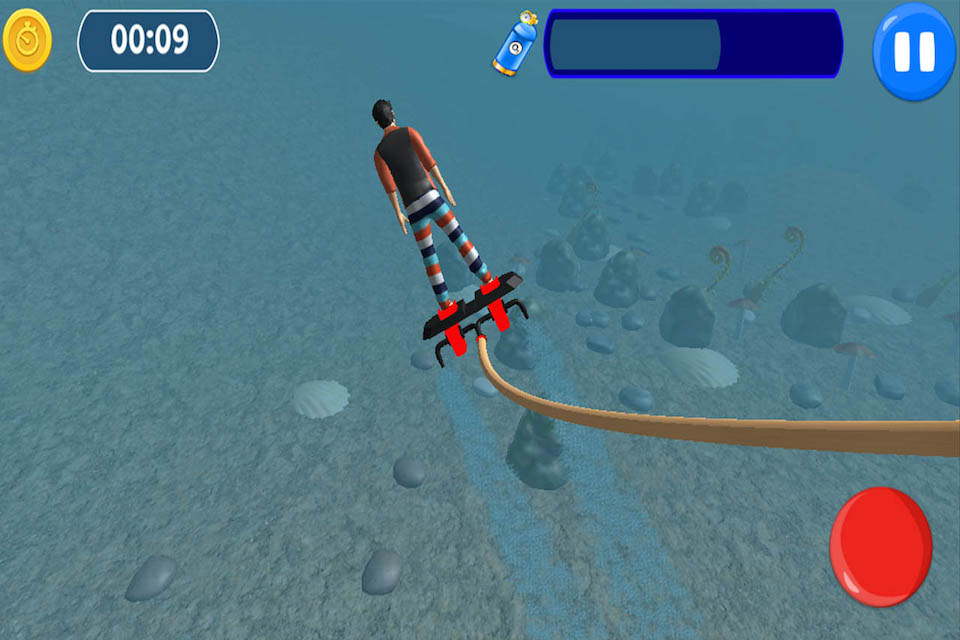Image resolution: width=960 pixels, height=640 pixels.
Task: Tap the big red action button
Action: click(x=880, y=546)
